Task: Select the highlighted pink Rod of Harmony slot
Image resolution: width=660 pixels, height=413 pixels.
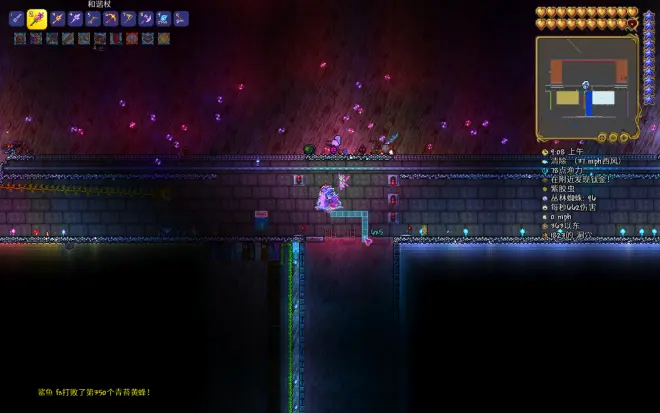Action: point(37,18)
